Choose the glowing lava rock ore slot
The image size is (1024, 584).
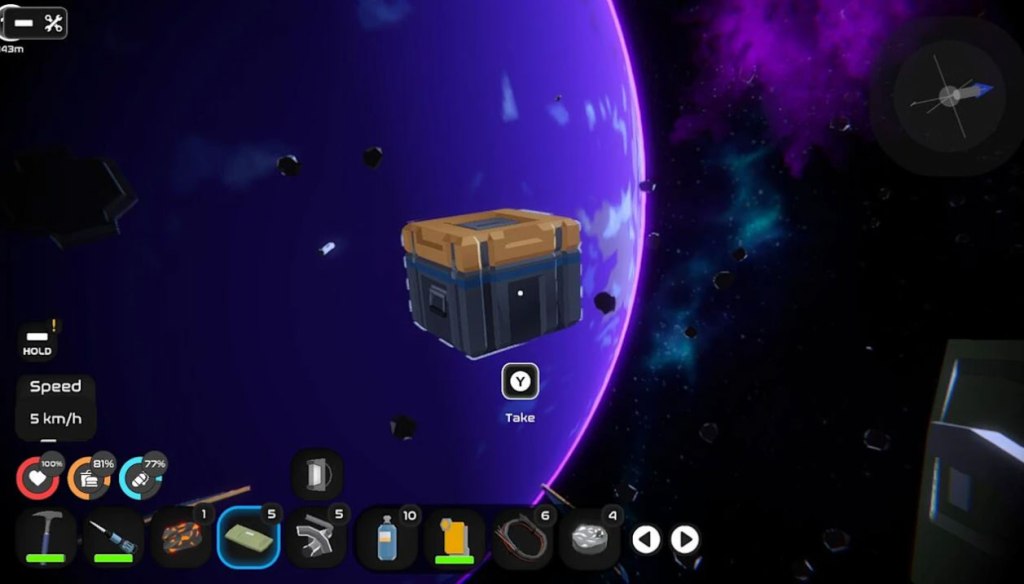pos(181,537)
